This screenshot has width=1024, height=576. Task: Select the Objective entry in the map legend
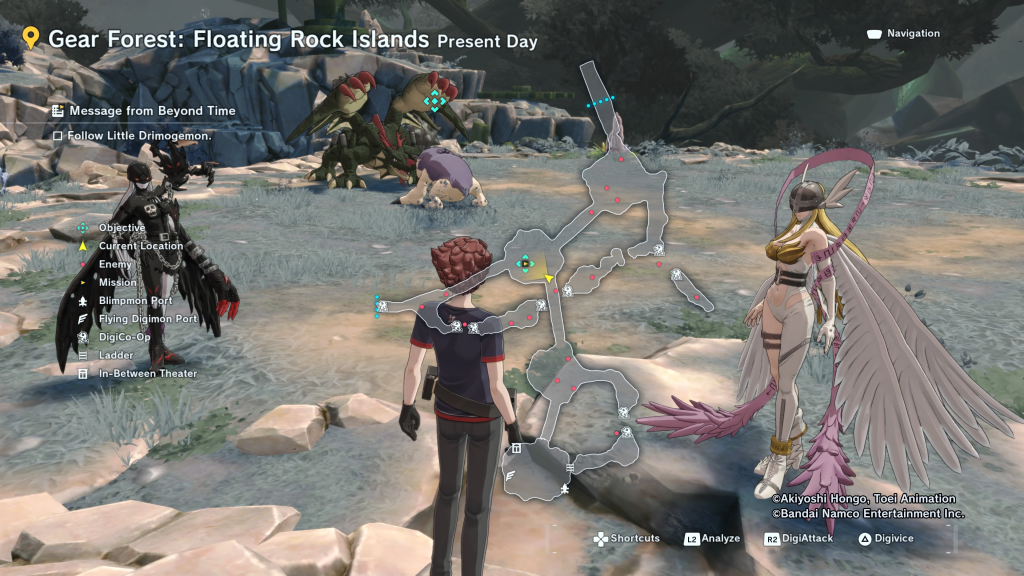tap(121, 228)
